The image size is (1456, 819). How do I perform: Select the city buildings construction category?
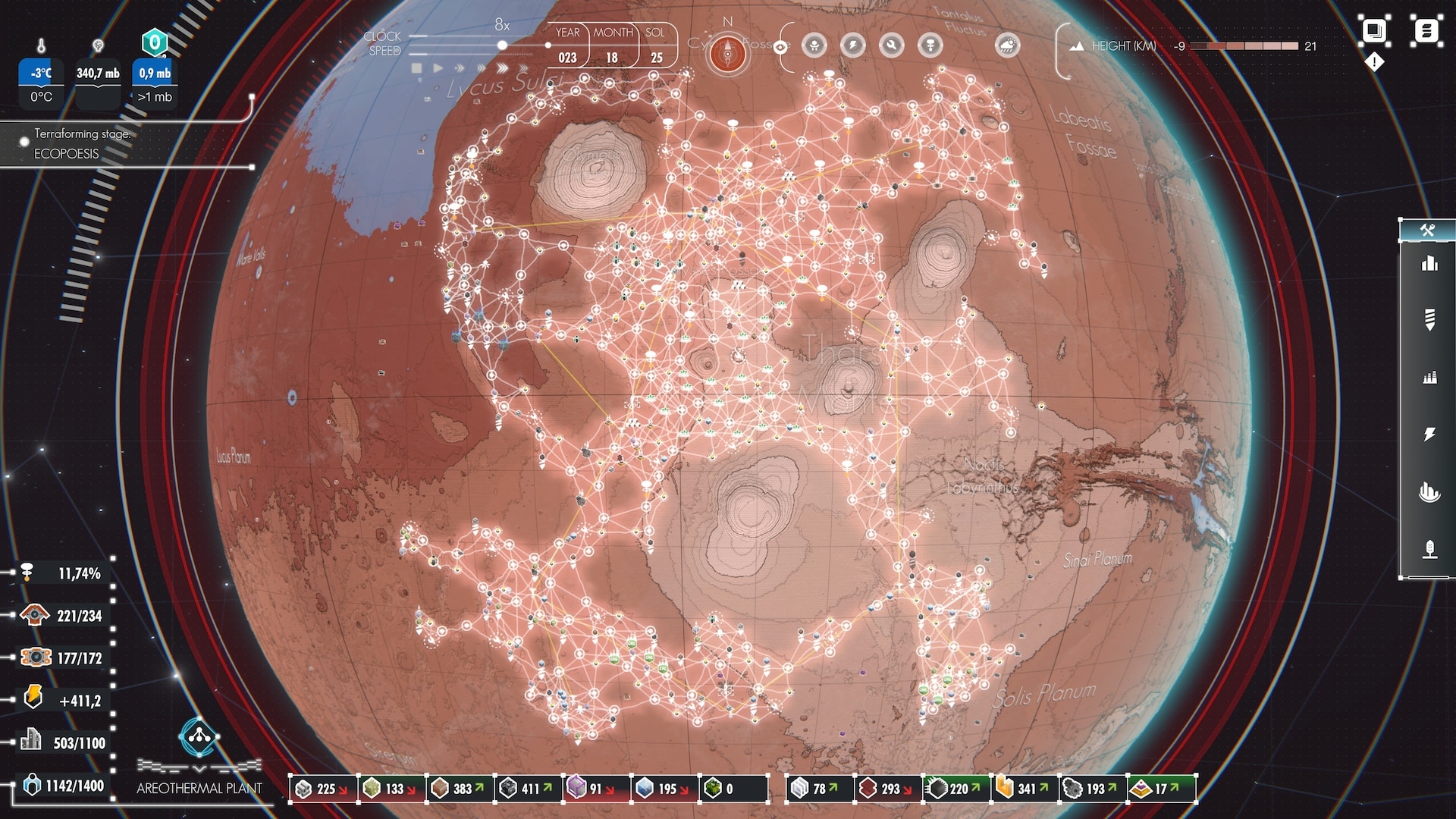1429,264
